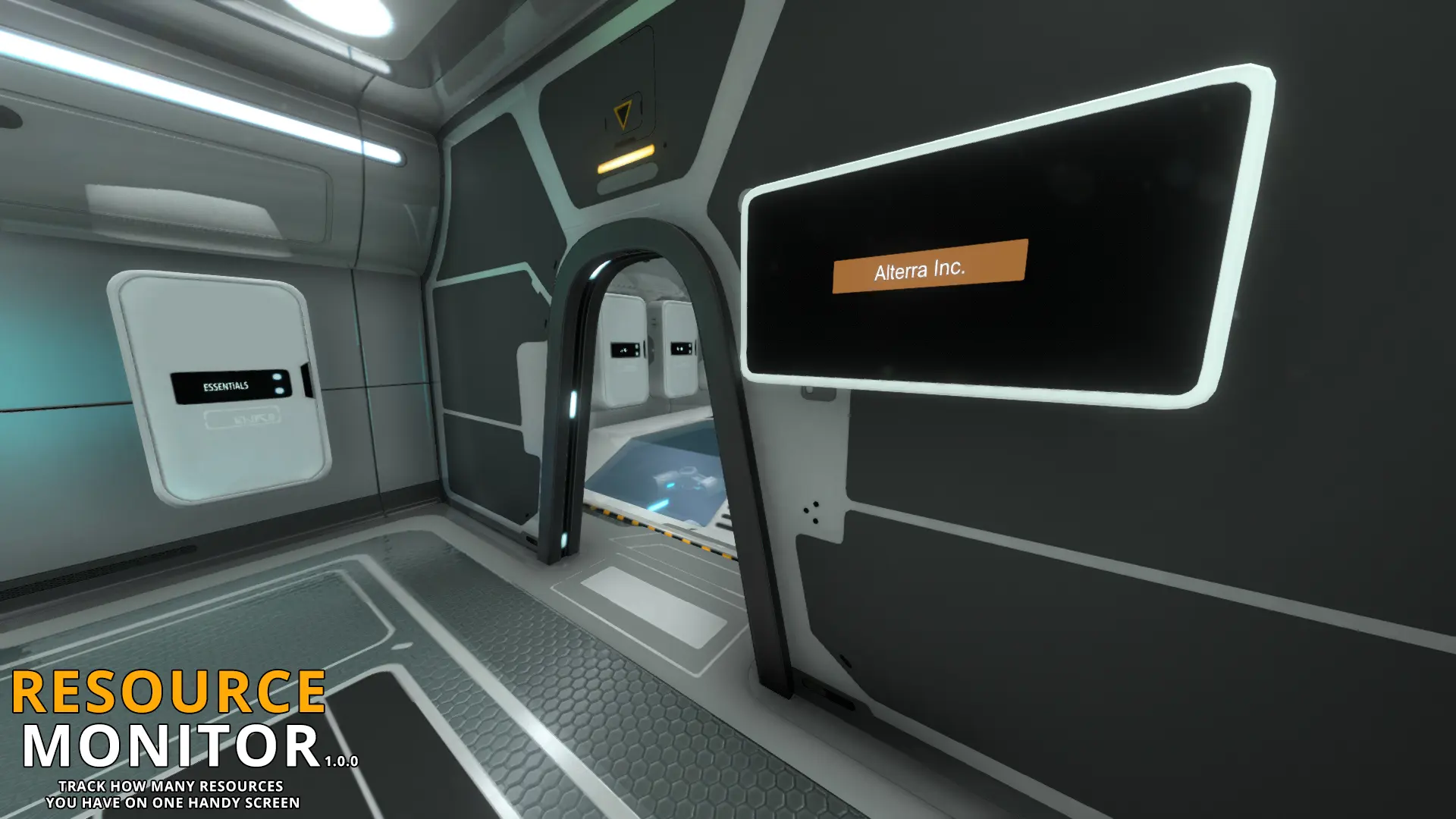The width and height of the screenshot is (1456, 819).
Task: Click the orange Alterra Inc. button
Action: tap(930, 266)
